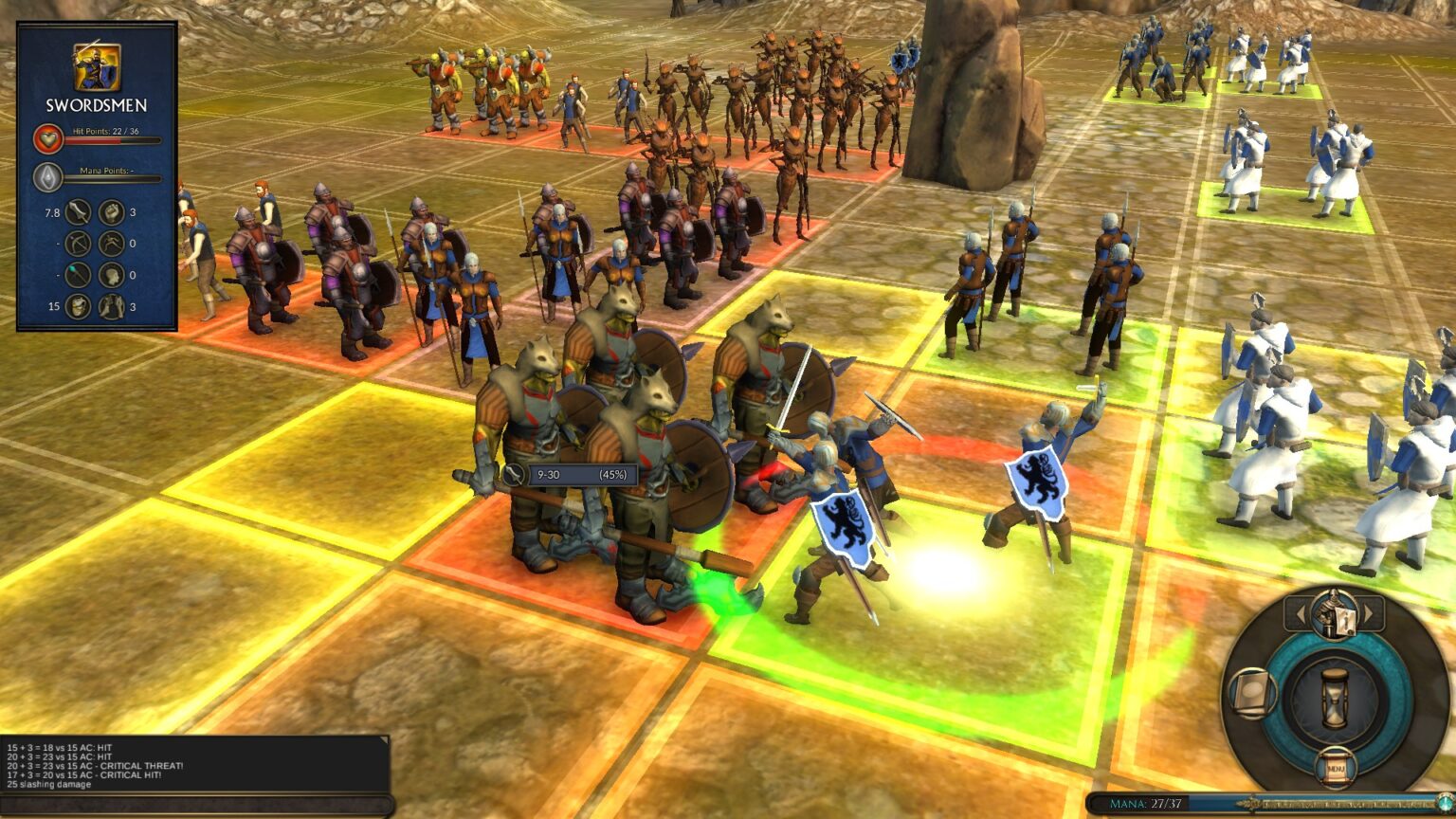Click the boots movement stat icon

pyautogui.click(x=112, y=306)
